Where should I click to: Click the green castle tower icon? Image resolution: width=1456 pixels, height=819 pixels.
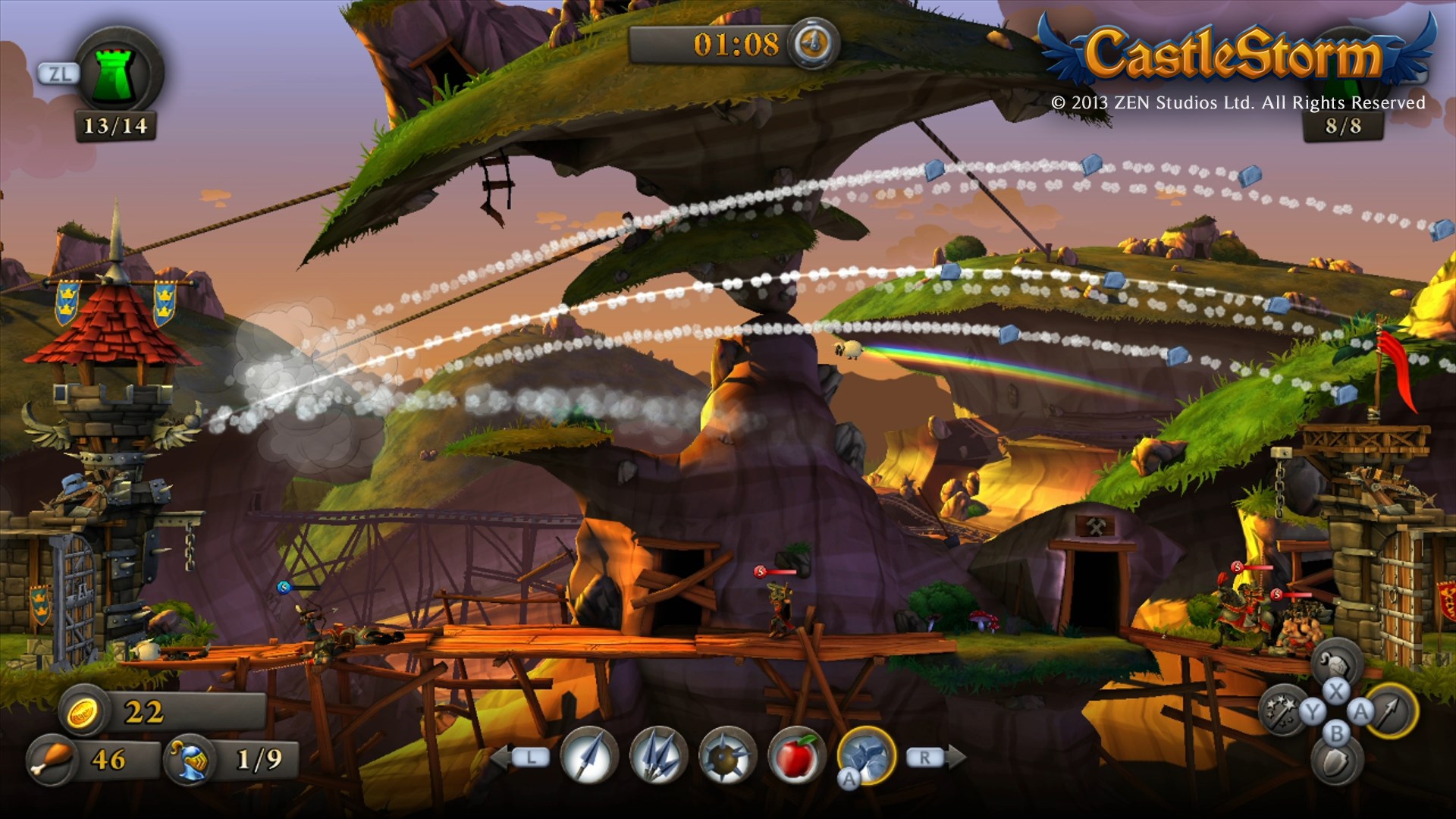coord(120,74)
